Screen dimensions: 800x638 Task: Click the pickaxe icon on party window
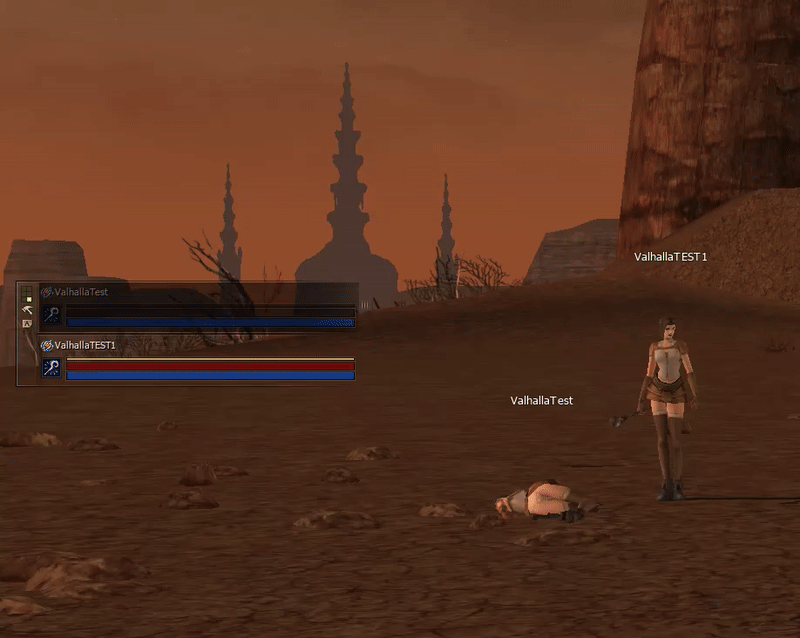(x=27, y=310)
